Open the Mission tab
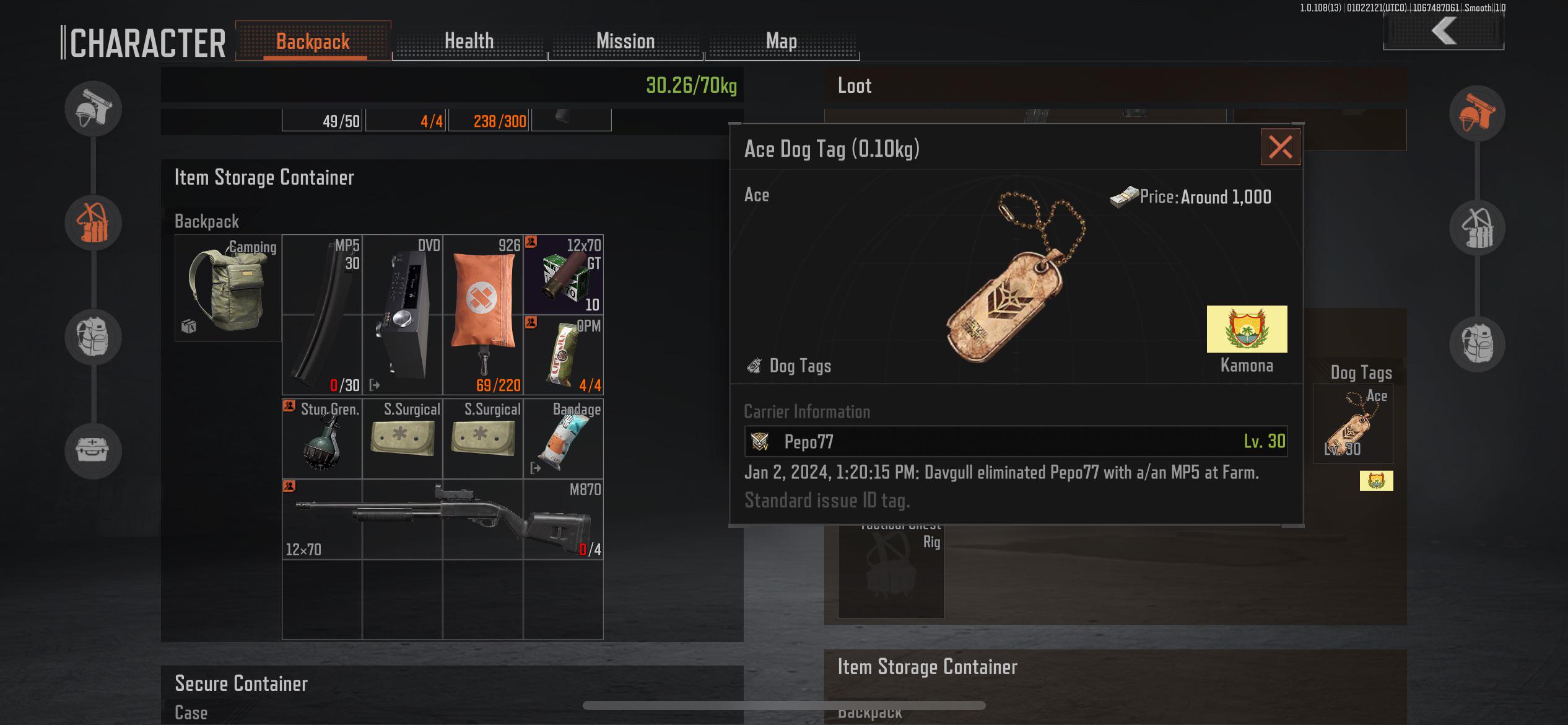1568x725 pixels. pyautogui.click(x=625, y=42)
